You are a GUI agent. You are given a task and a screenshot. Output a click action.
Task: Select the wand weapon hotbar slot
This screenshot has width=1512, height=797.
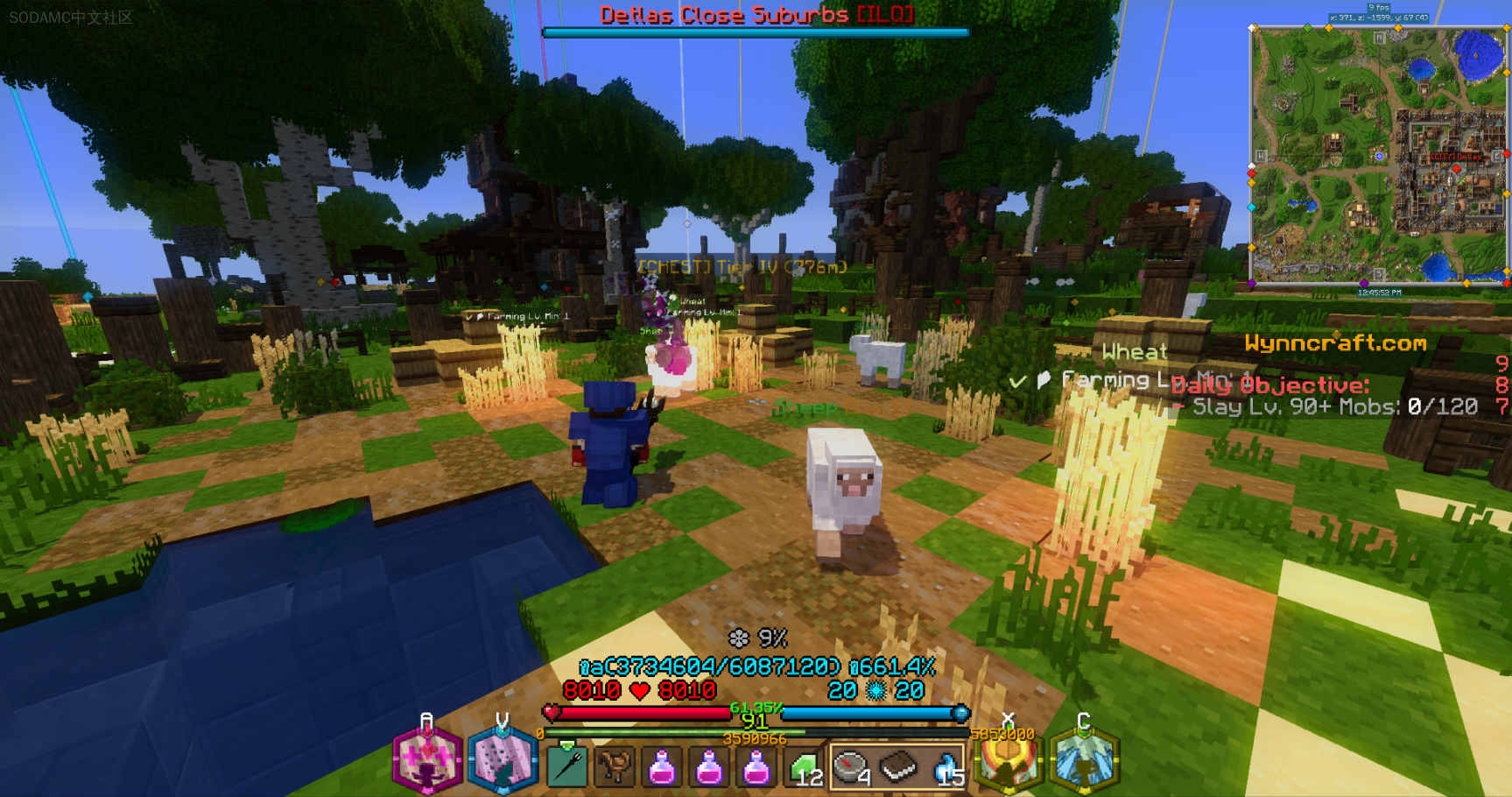tap(567, 767)
